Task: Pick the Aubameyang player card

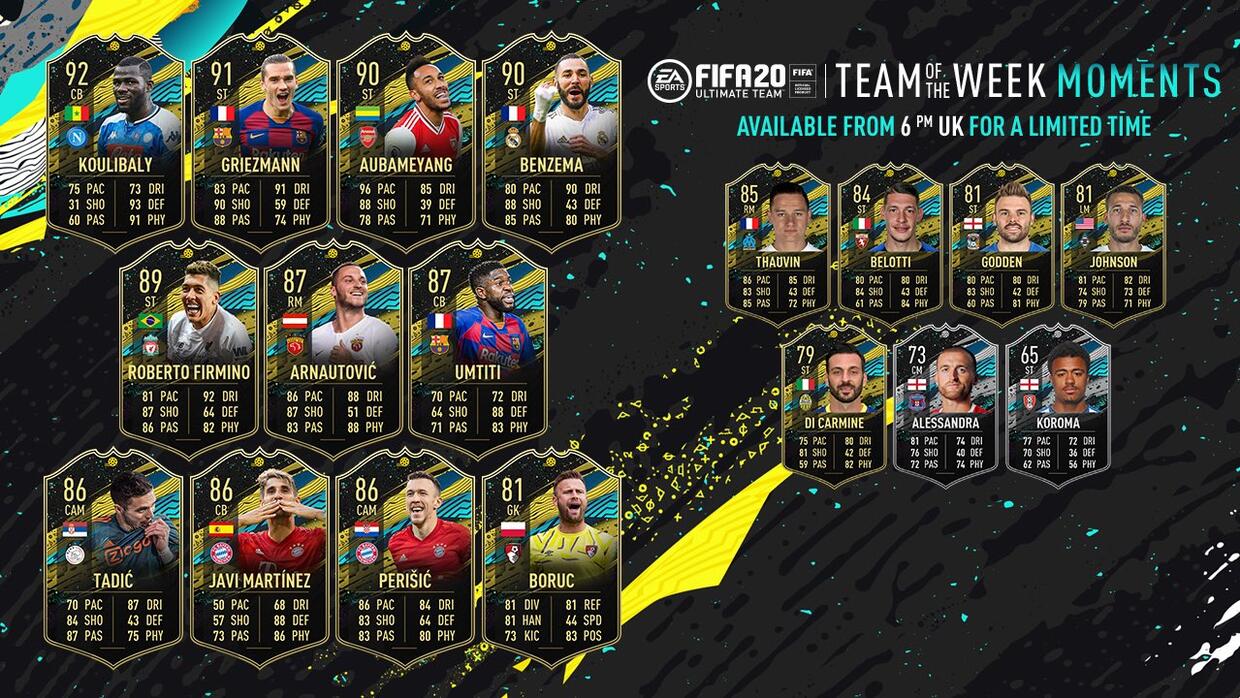Action: [x=405, y=140]
